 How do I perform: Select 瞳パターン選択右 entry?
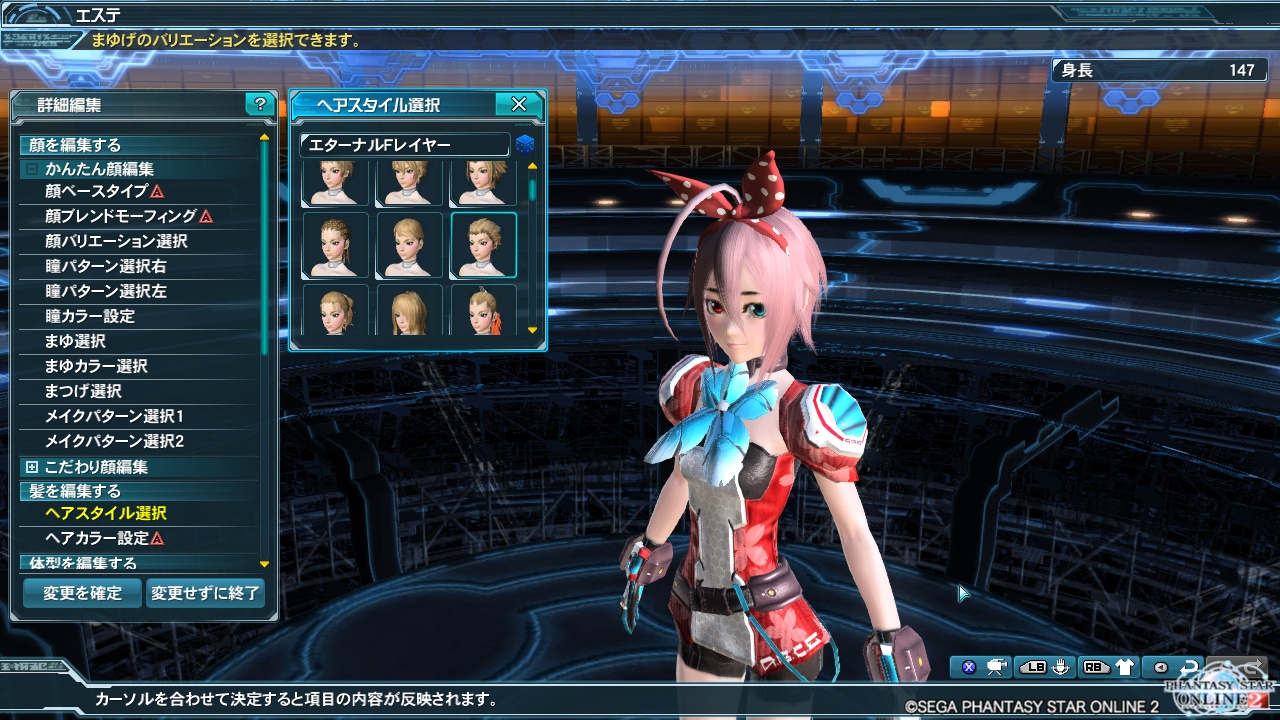(x=106, y=266)
